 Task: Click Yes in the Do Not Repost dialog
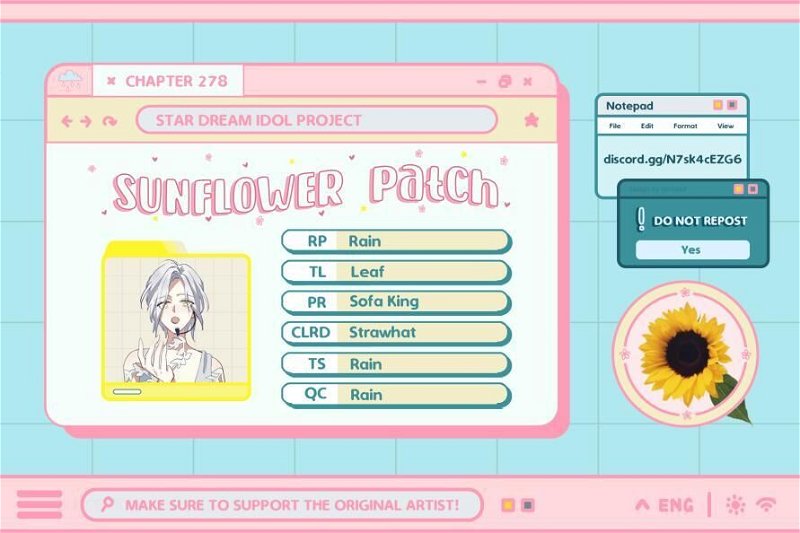(692, 250)
